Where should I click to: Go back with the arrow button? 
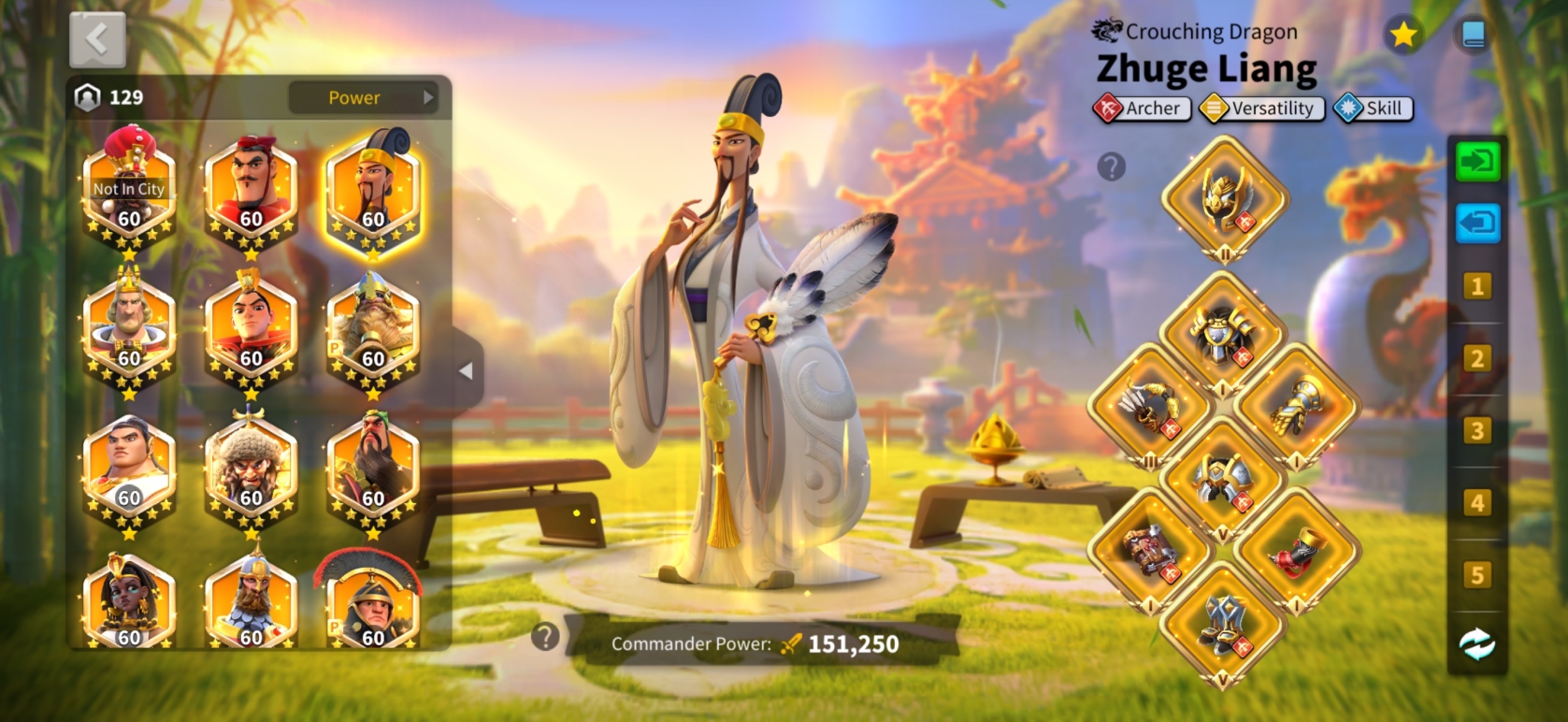[97, 39]
